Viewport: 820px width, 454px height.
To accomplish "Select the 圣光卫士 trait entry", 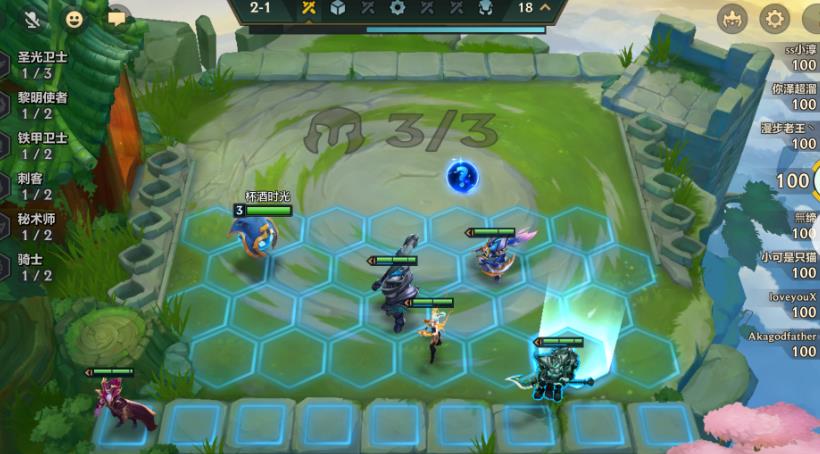I will pos(36,65).
